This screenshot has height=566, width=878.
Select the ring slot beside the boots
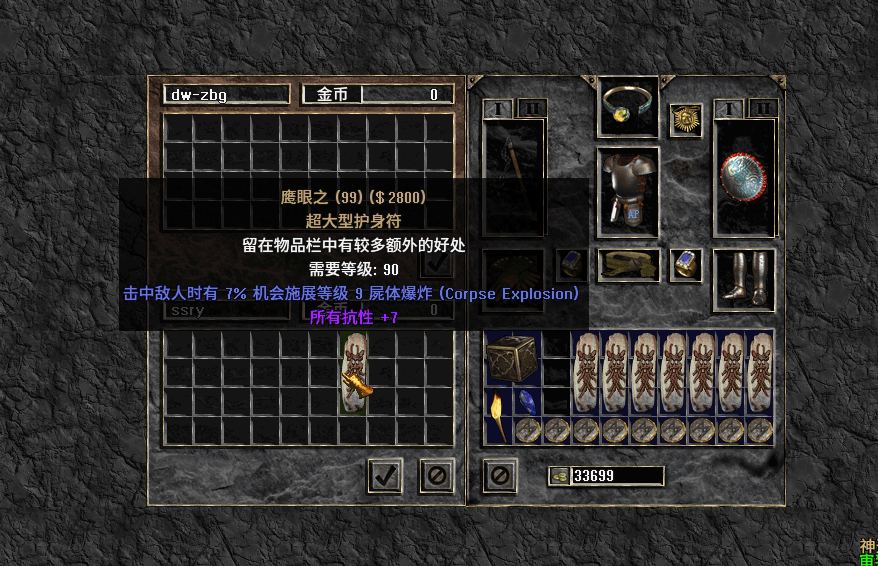pos(686,265)
